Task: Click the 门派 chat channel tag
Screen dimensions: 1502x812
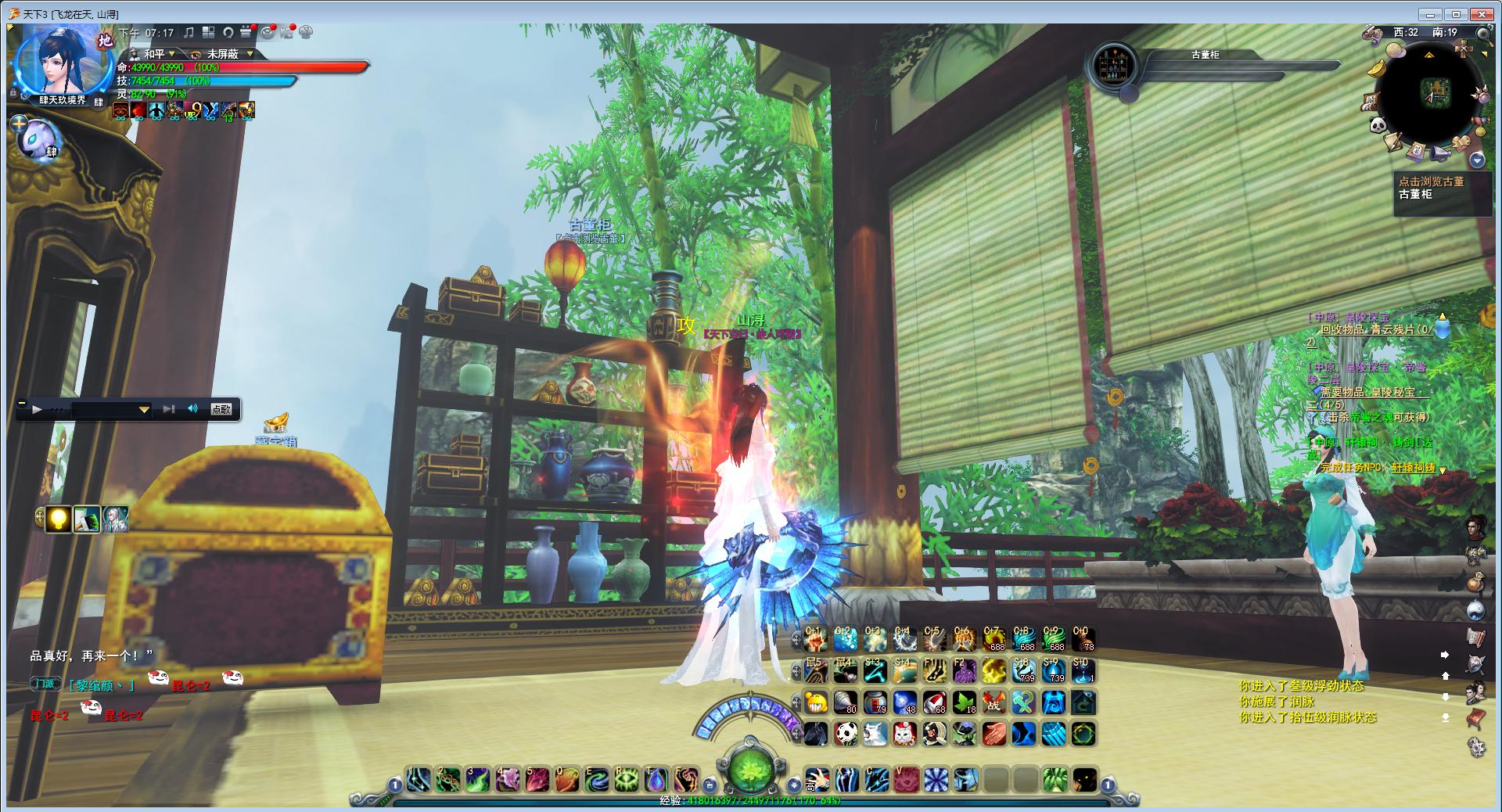Action: tap(45, 684)
